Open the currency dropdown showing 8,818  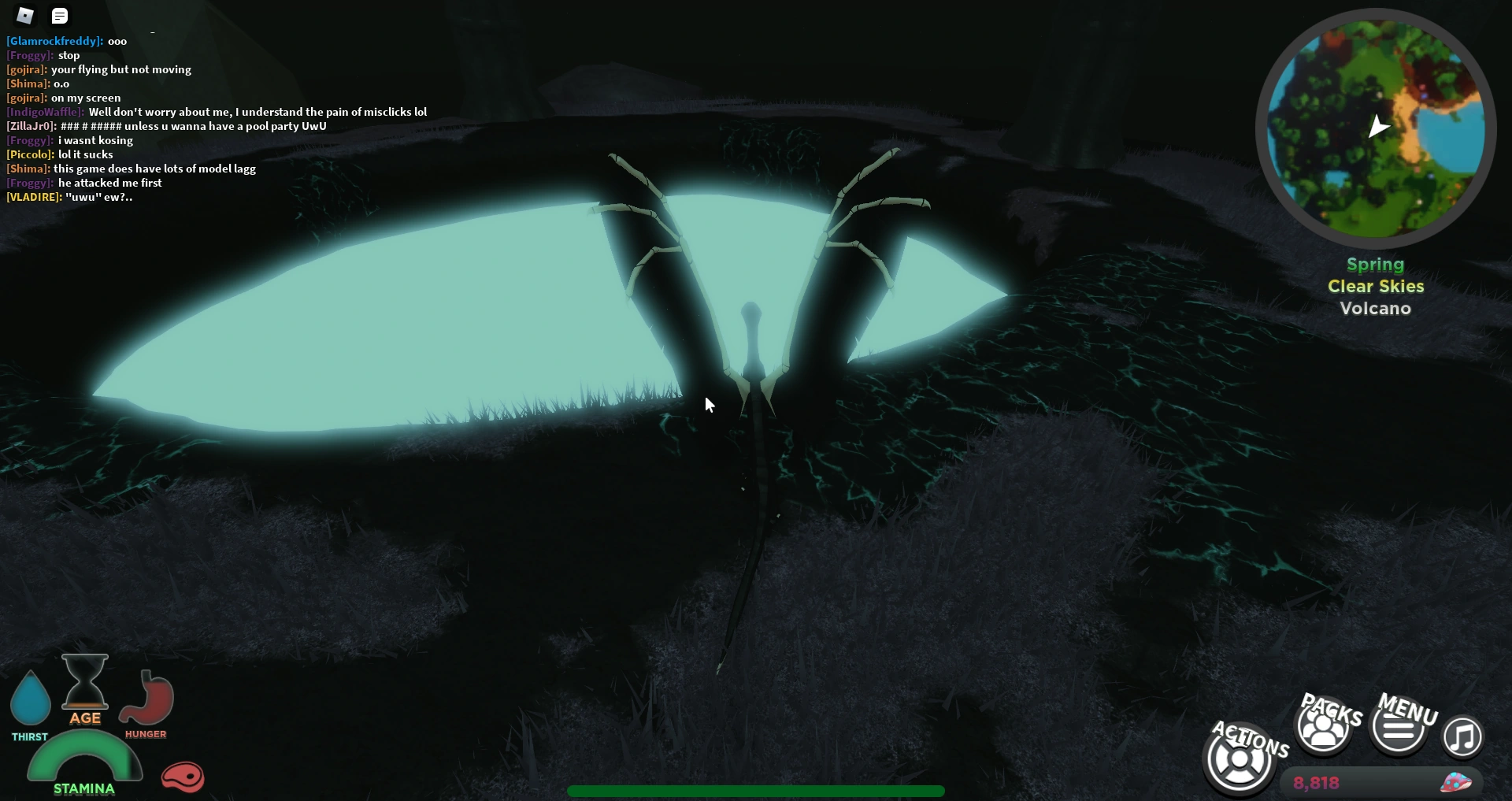coord(1316,782)
